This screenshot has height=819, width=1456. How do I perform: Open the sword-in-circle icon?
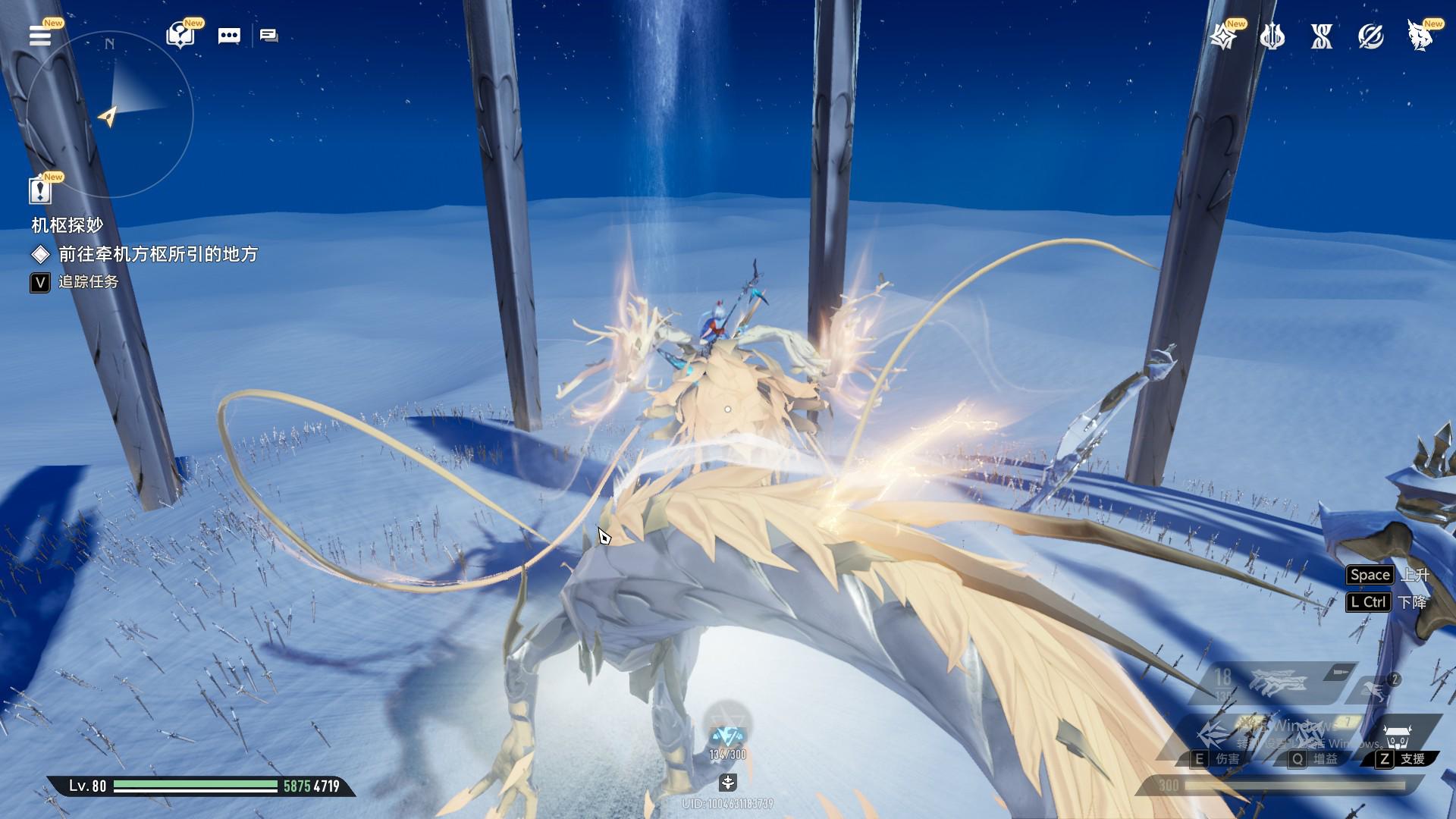1370,36
